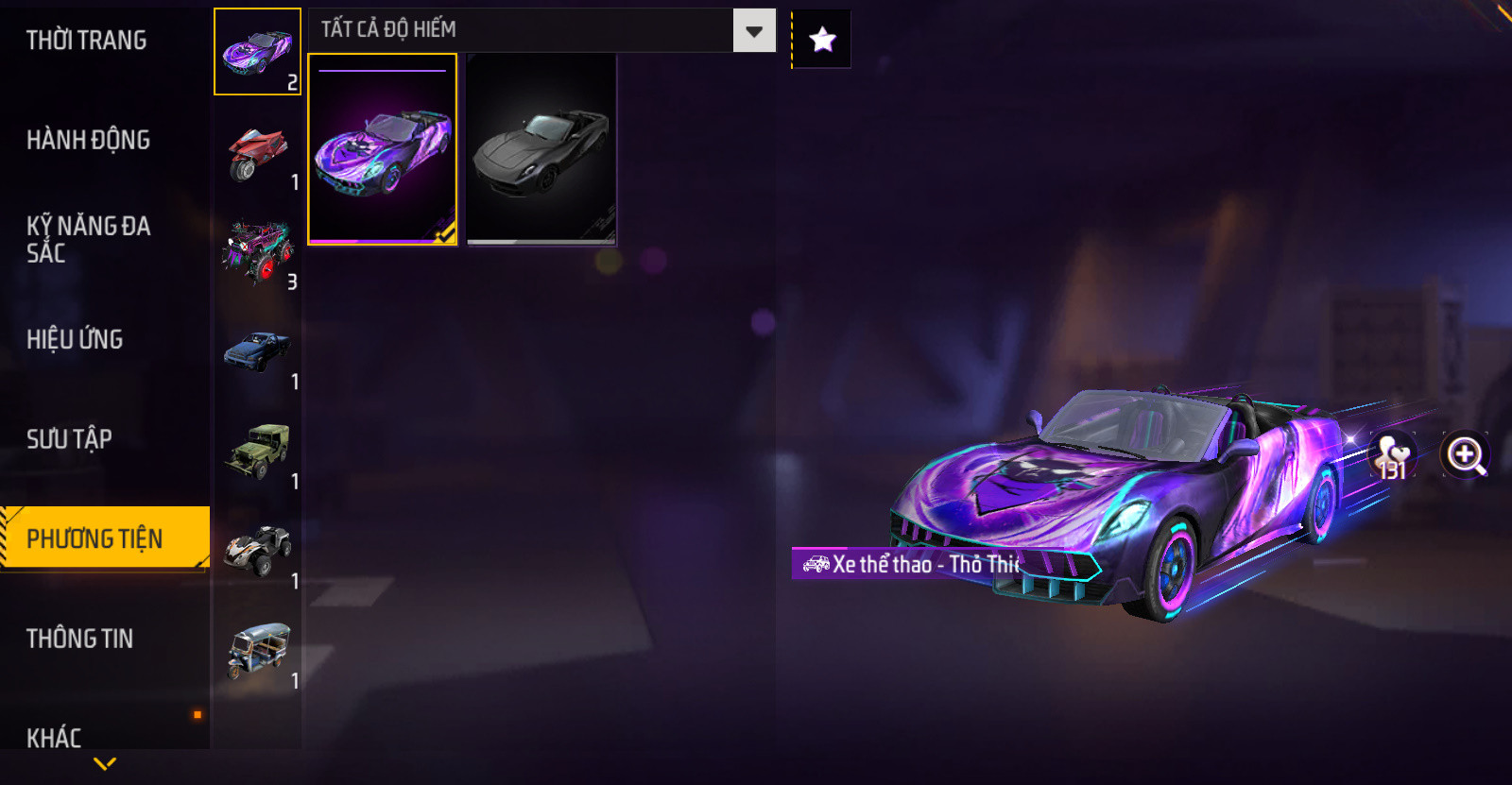
Task: Click the magnifying glass zoom button
Action: coord(1465,455)
